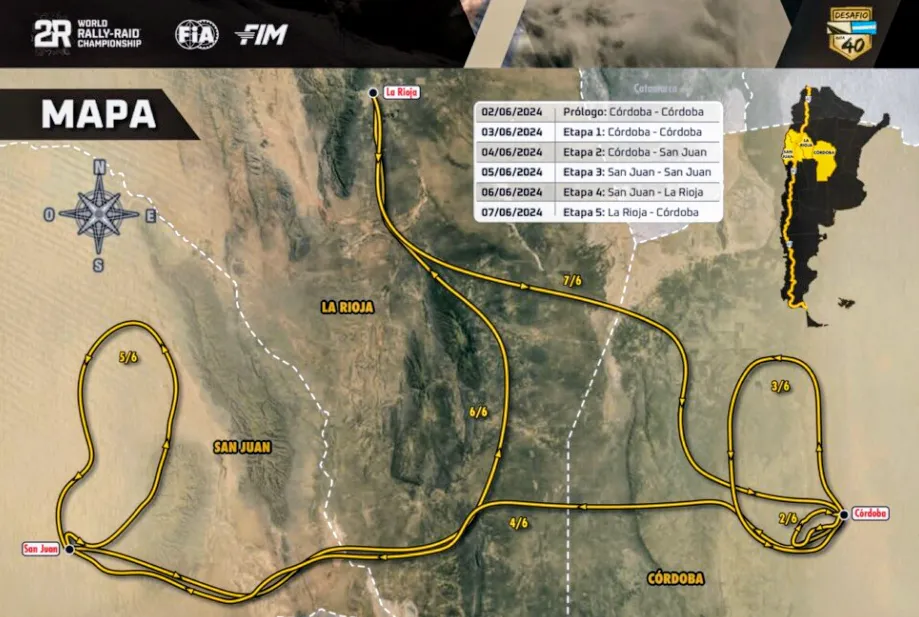919x617 pixels.
Task: Open the World Rally-Raid Championship logo
Action: (88, 35)
